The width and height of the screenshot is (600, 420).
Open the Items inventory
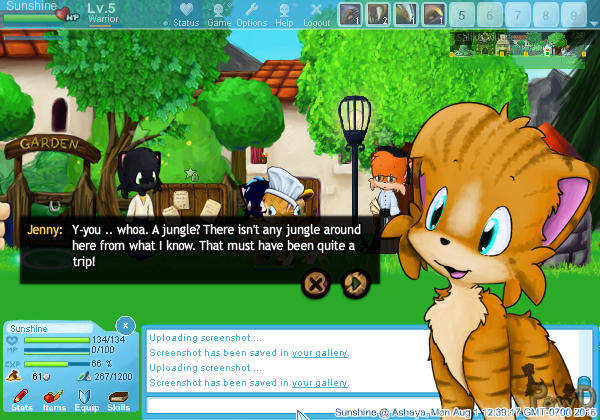[54, 400]
